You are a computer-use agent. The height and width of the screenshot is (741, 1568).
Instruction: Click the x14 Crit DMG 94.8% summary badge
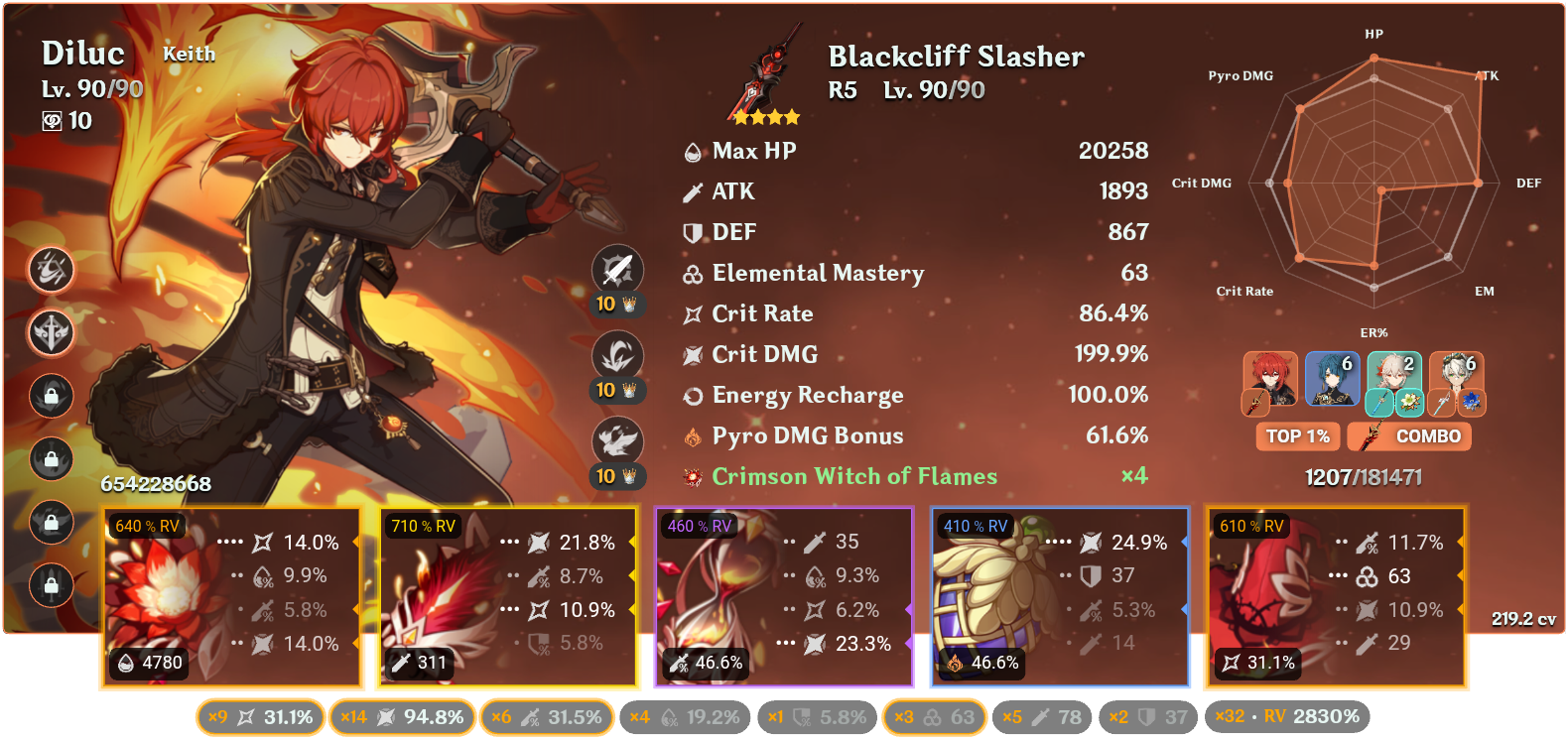point(402,716)
